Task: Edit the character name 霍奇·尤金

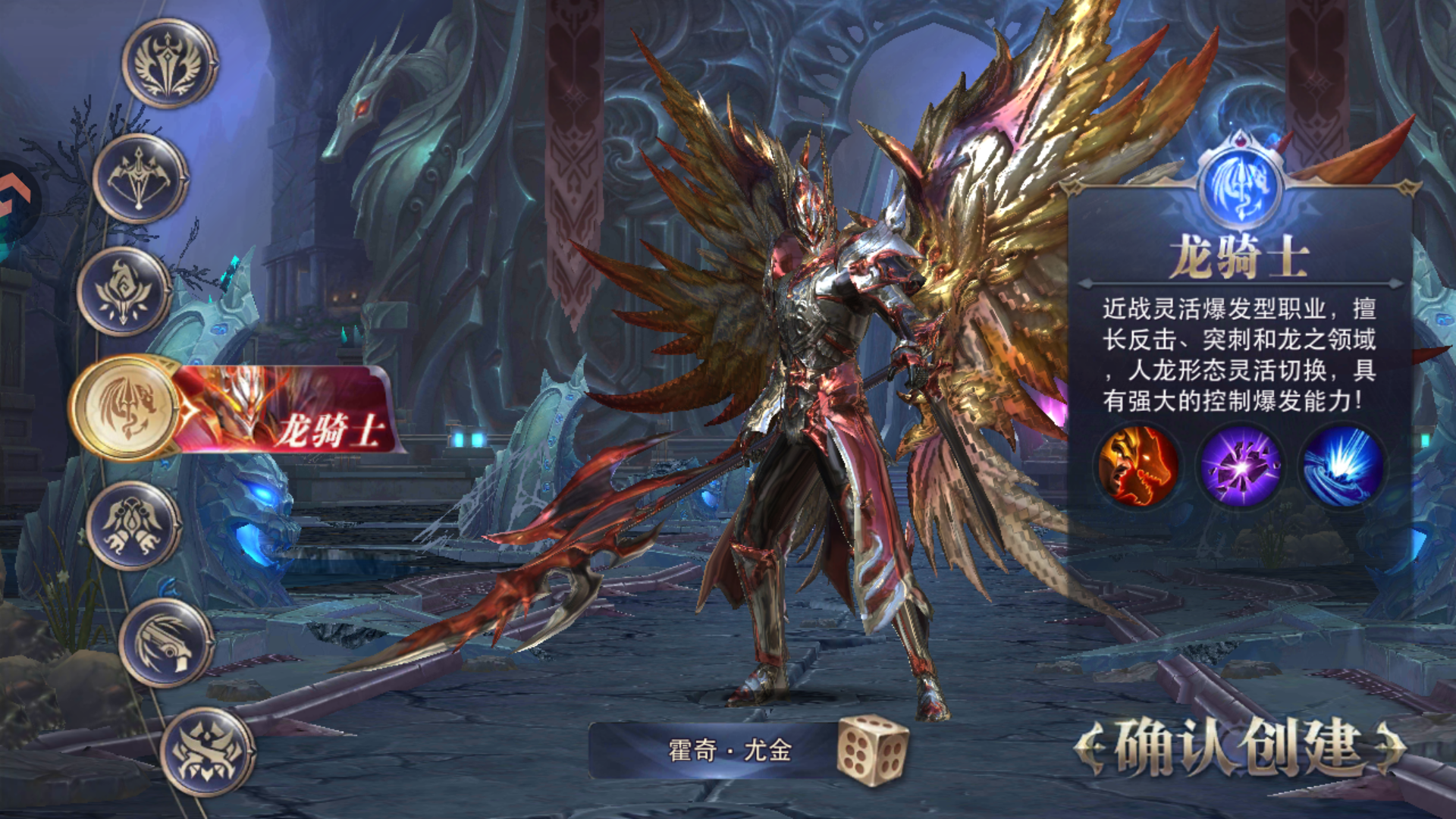Action: (x=729, y=751)
